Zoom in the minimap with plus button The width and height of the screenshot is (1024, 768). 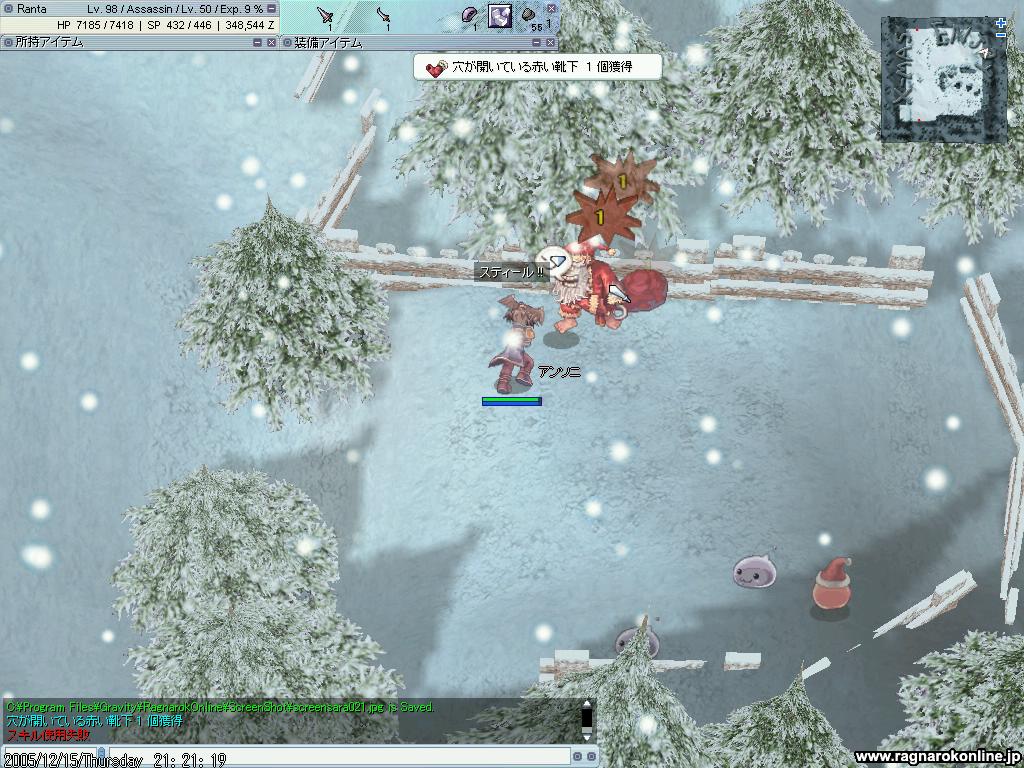coord(1001,22)
